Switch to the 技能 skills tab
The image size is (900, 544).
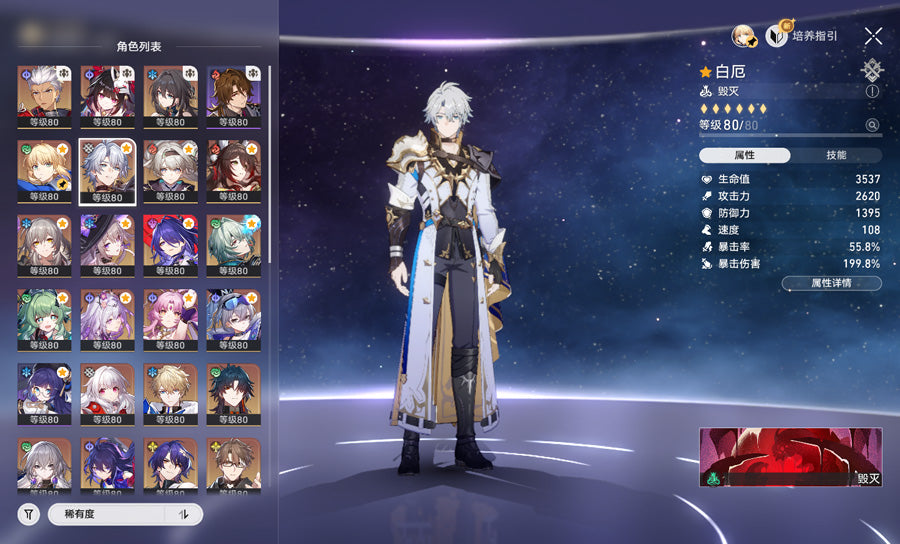tap(836, 155)
